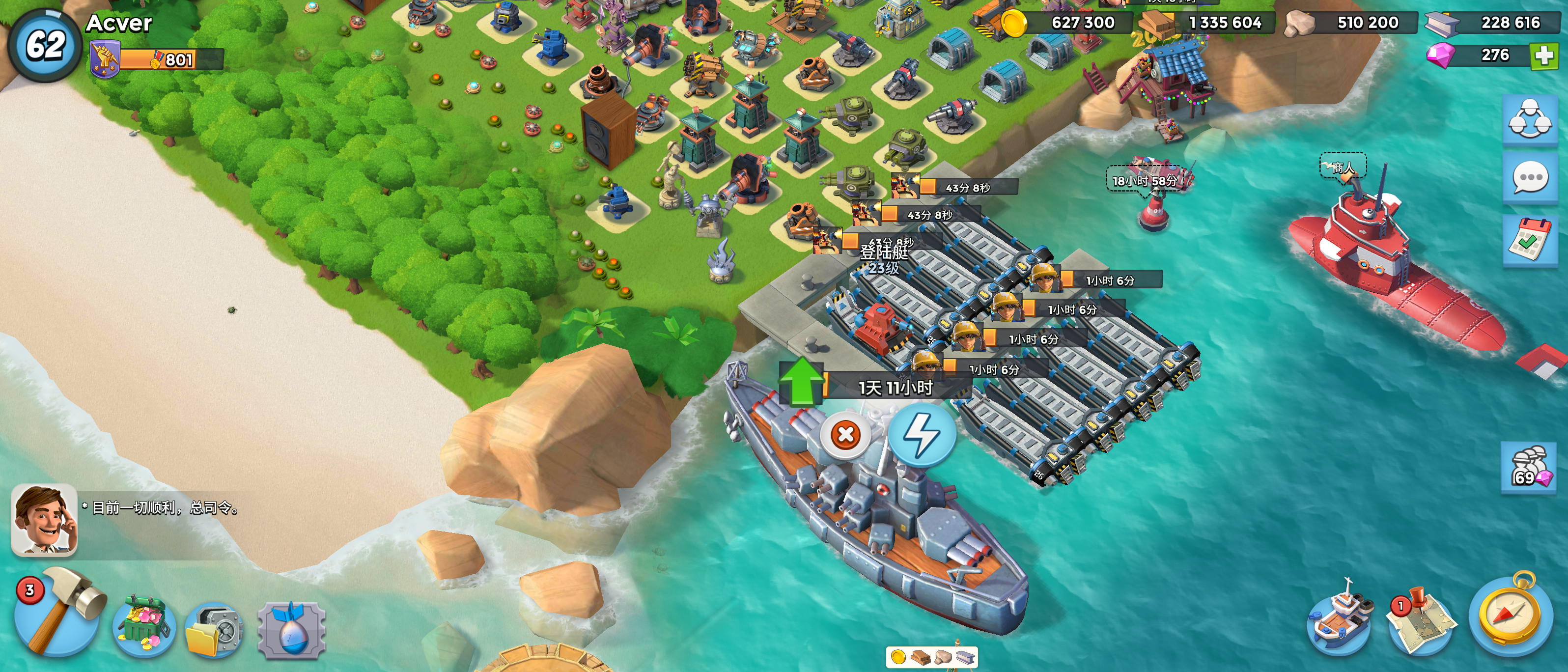Screen dimensions: 1568x672
Task: Open the compass navigation button
Action: tap(1510, 615)
